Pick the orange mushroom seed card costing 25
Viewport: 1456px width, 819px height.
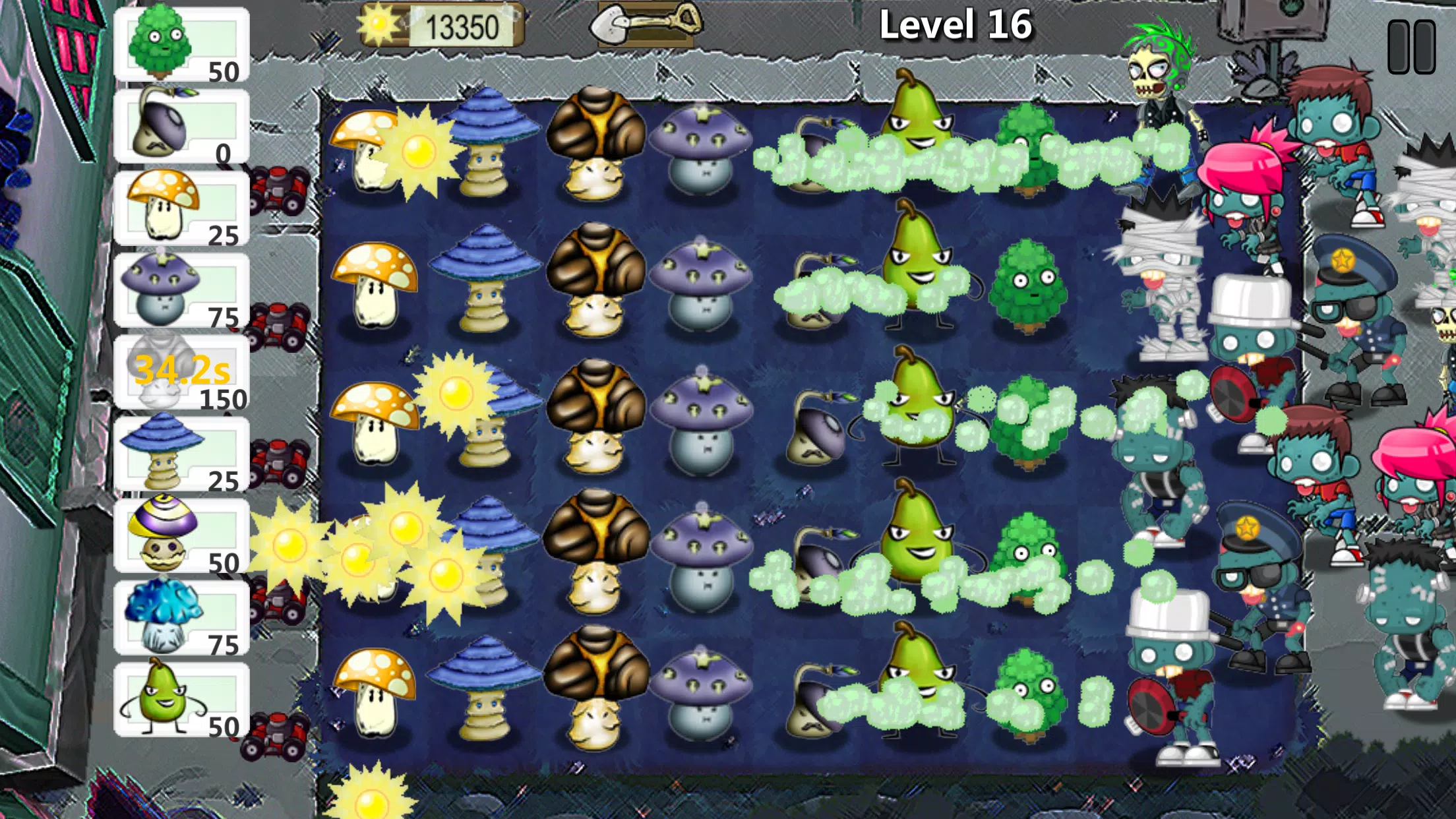click(180, 208)
